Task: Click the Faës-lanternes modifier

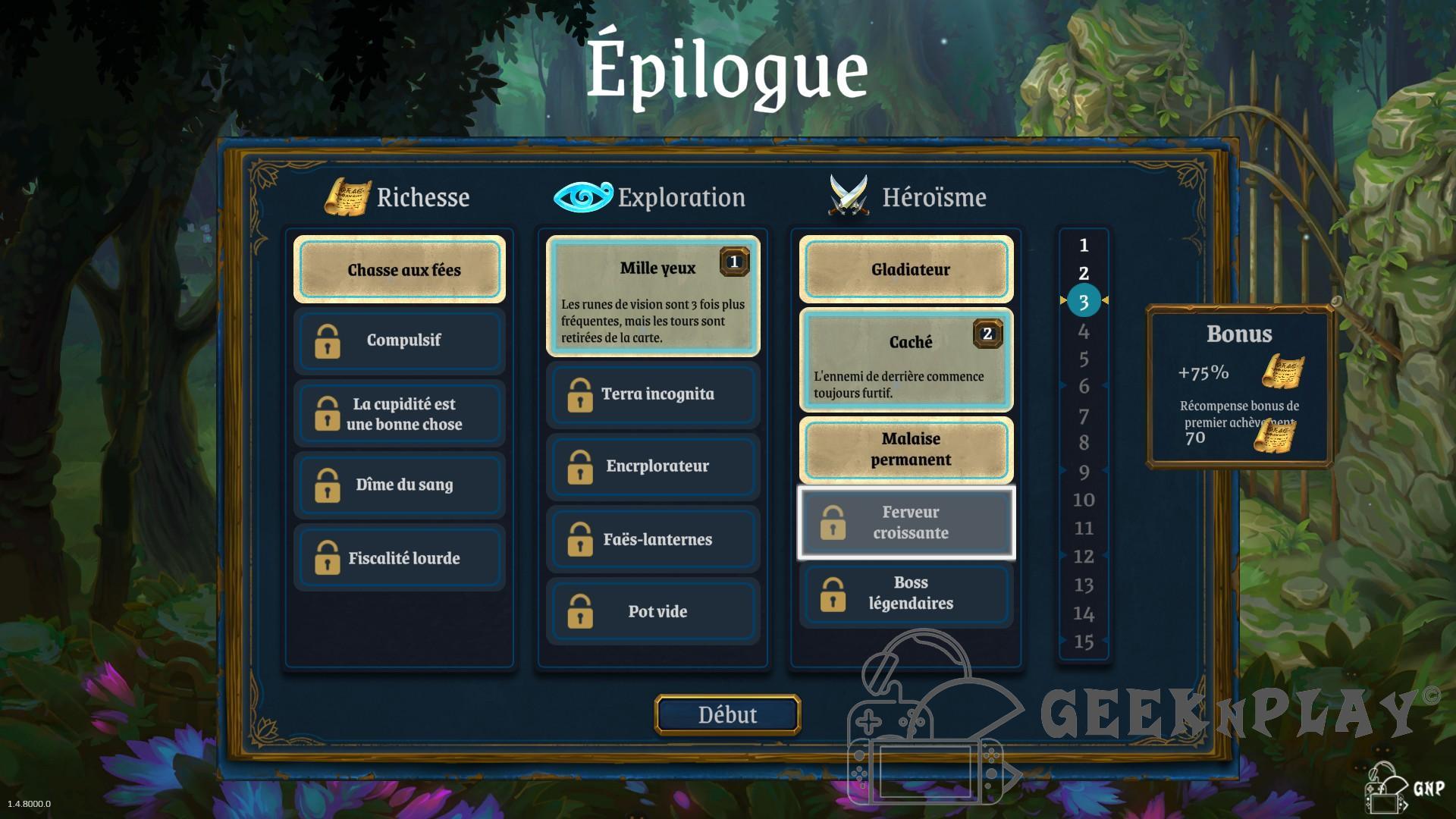Action: tap(653, 539)
